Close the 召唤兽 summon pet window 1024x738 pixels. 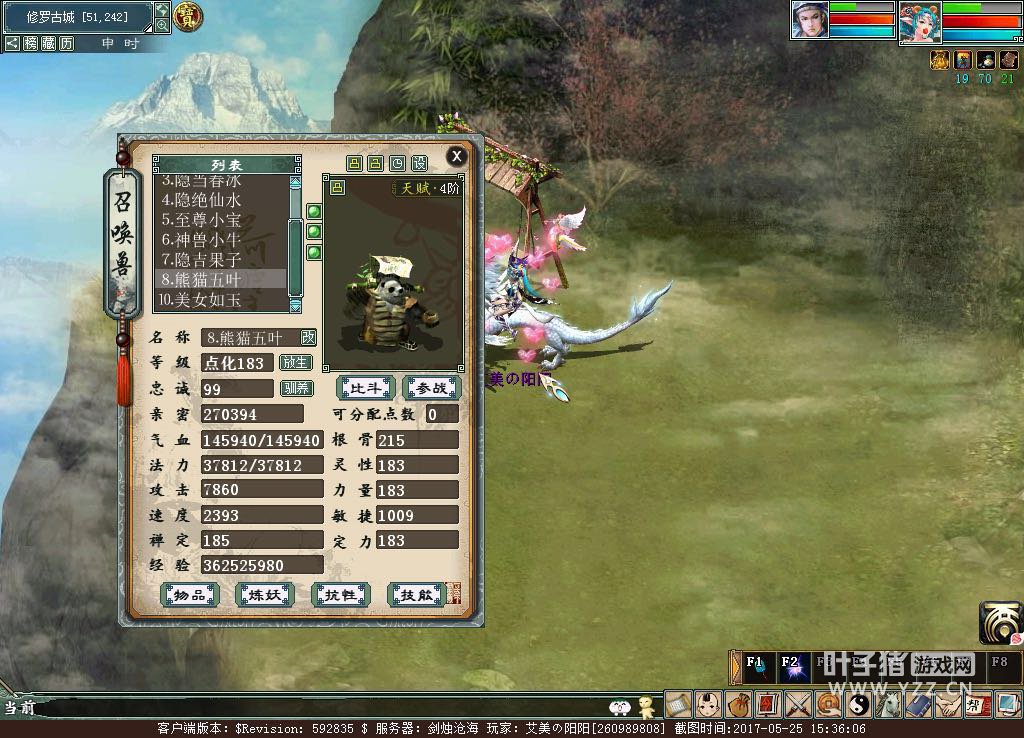[x=456, y=156]
